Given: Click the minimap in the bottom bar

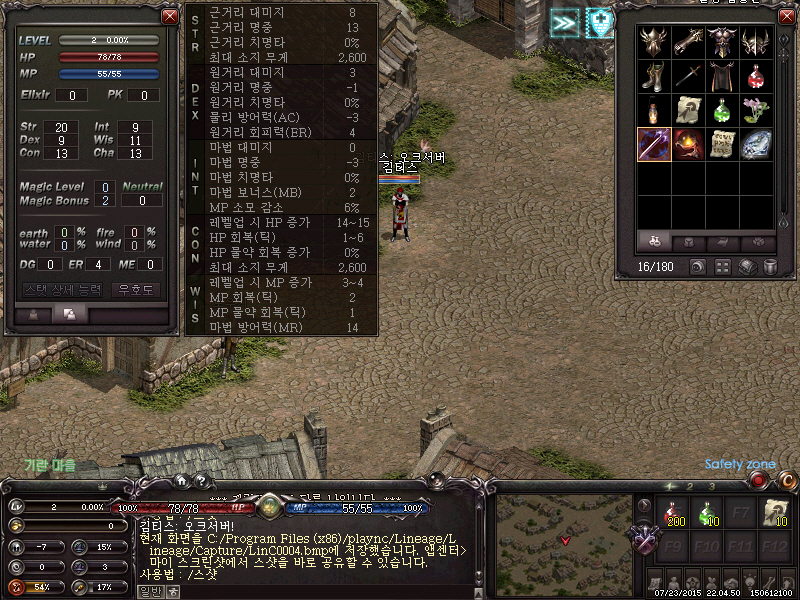Looking at the screenshot, I should coord(563,532).
